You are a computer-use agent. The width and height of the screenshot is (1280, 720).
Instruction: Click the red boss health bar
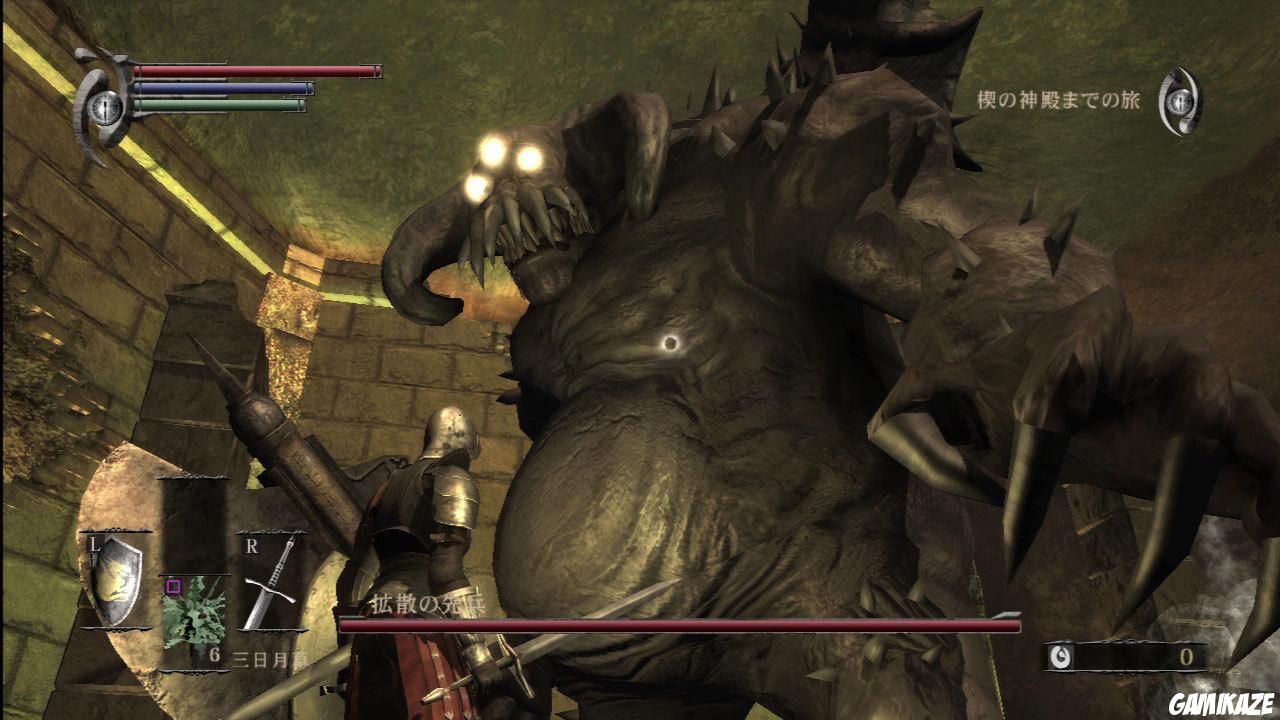coord(660,623)
